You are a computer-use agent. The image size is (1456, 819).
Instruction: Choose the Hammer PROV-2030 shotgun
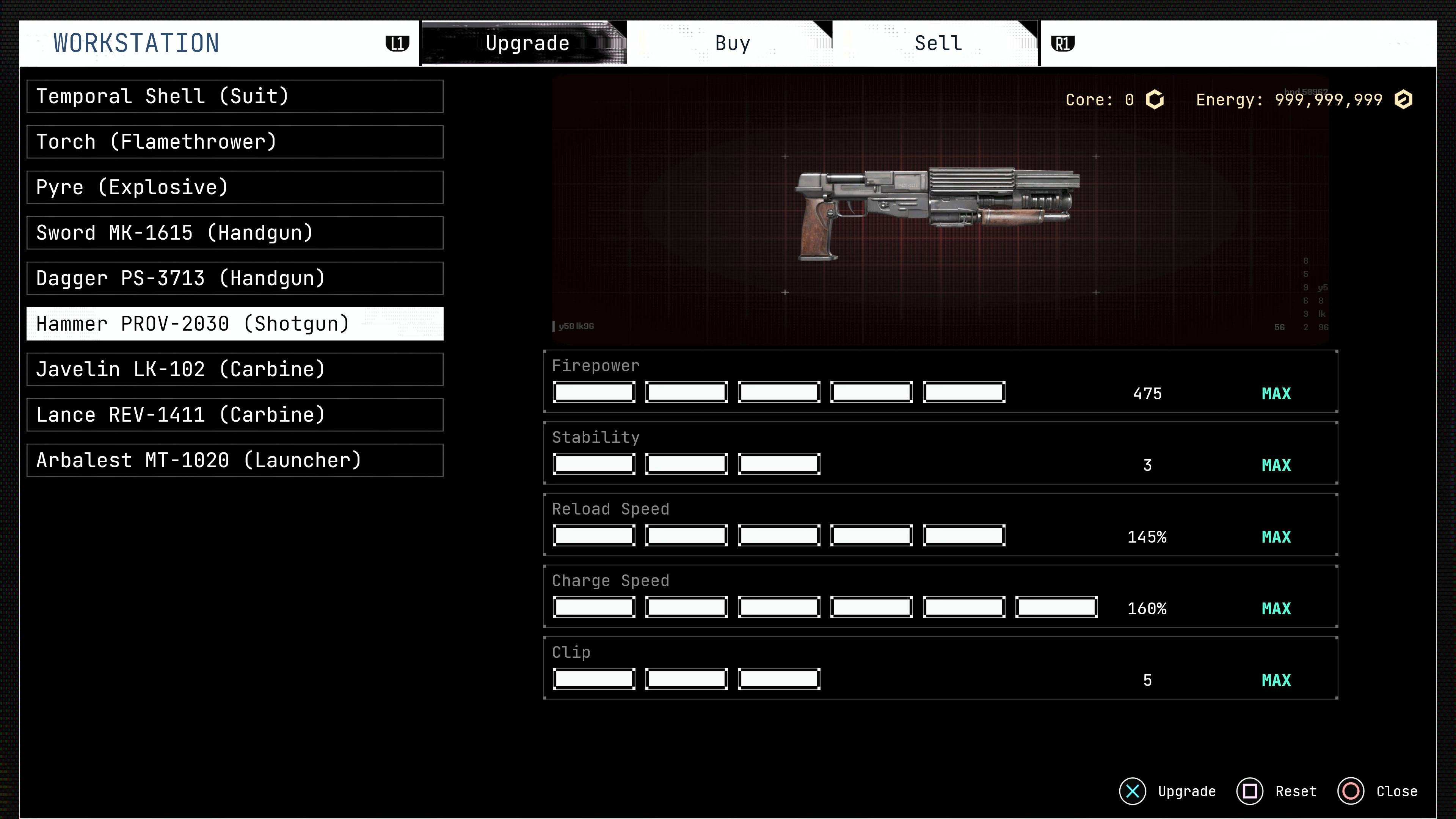pyautogui.click(x=235, y=324)
